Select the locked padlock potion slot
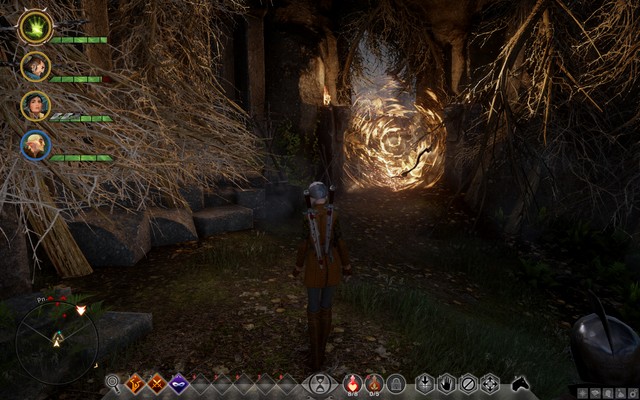Viewport: 640px width, 400px height. [396, 383]
